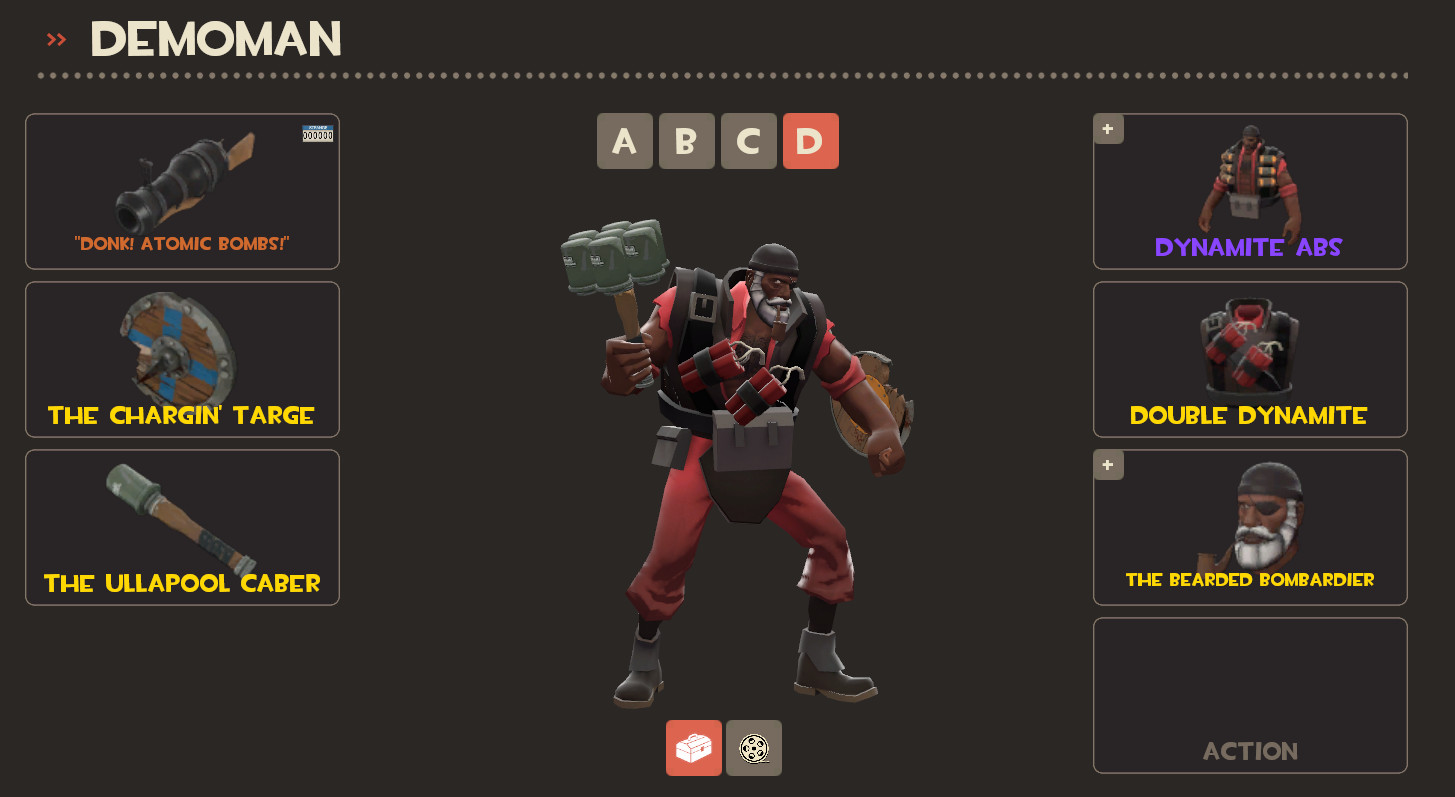Select The Ullapool Caber melee slot
The image size is (1455, 797).
click(x=182, y=527)
